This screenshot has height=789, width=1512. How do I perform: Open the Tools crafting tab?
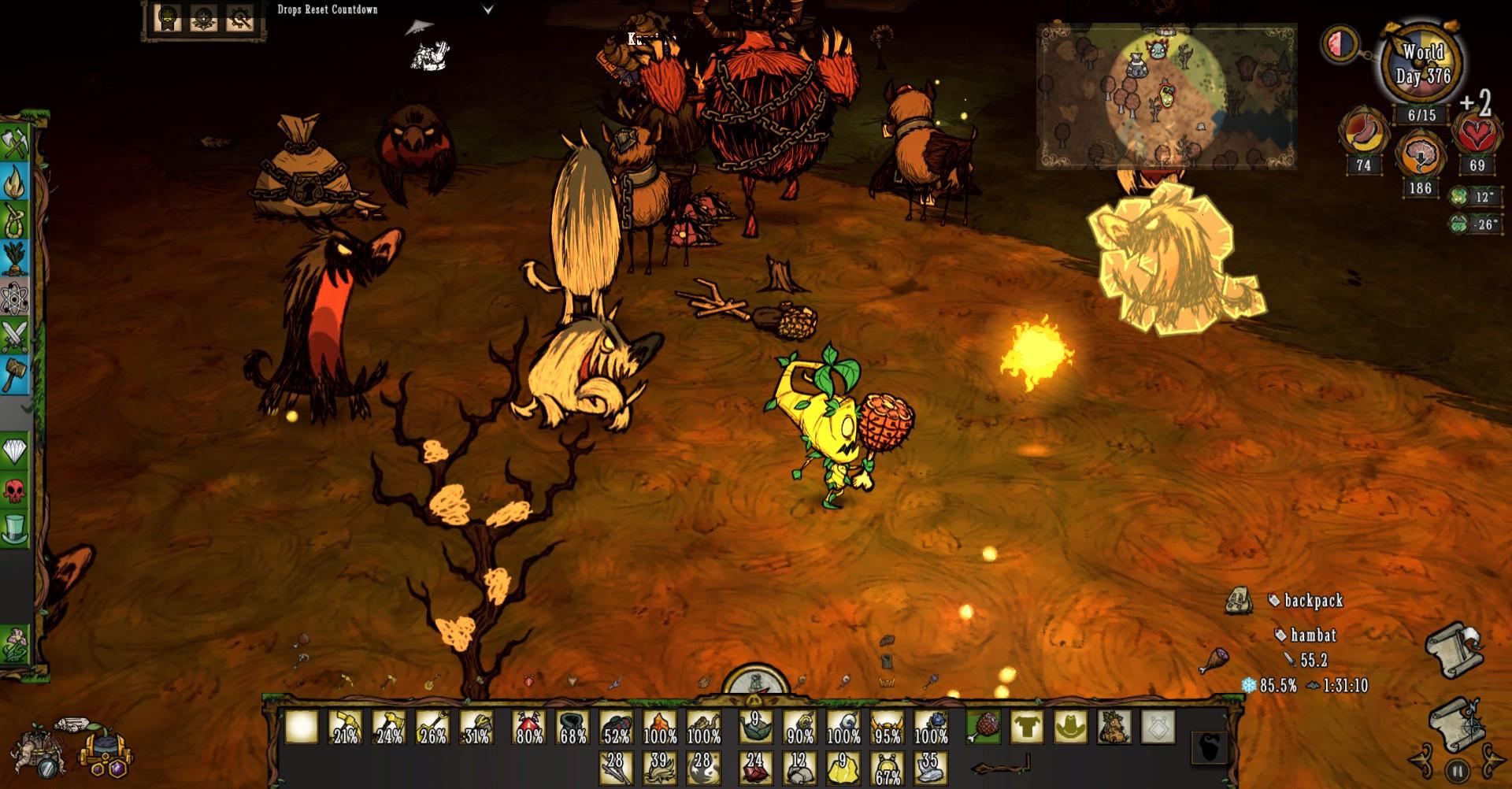coord(15,144)
